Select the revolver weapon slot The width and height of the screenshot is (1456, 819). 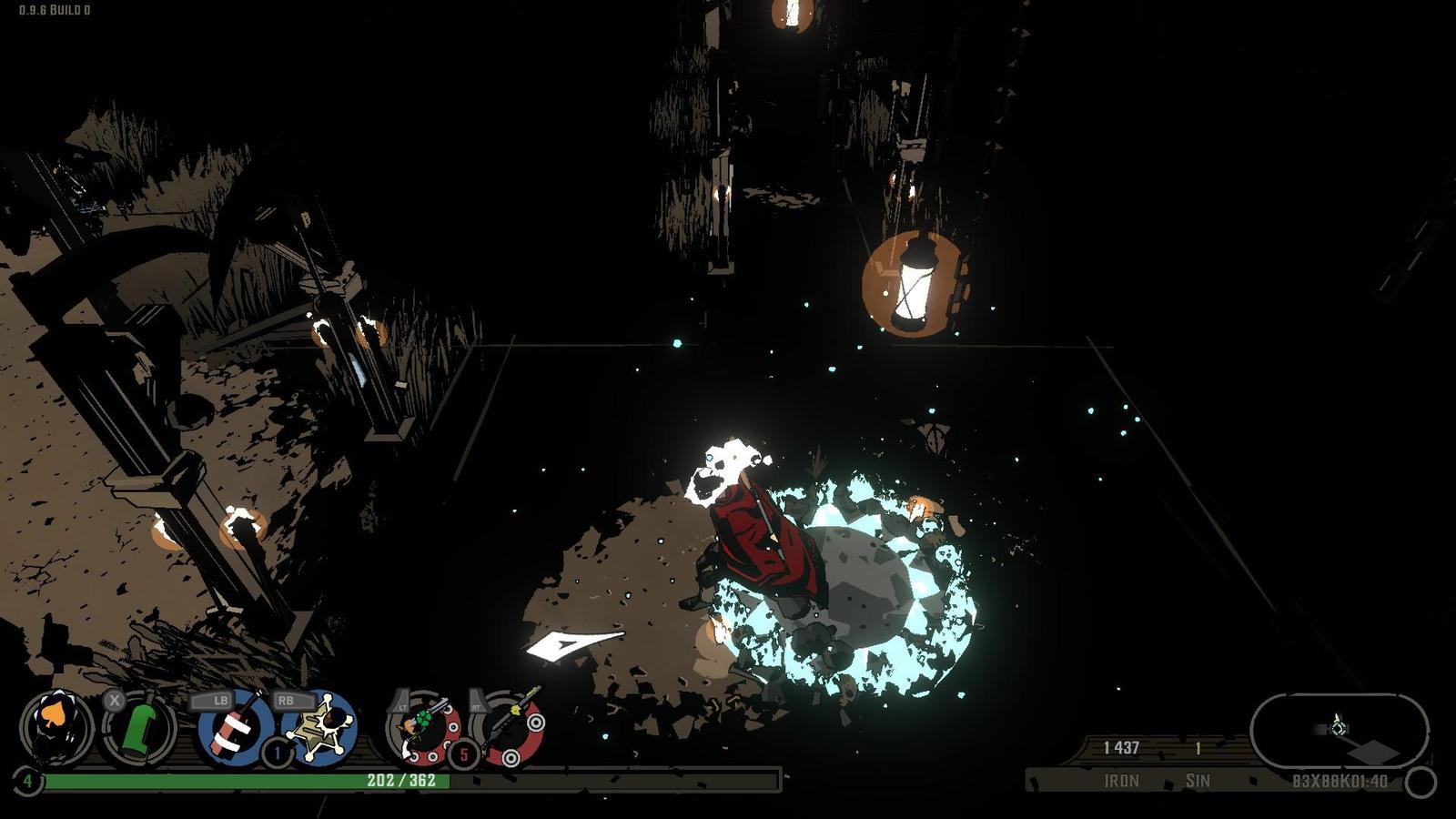[x=424, y=728]
